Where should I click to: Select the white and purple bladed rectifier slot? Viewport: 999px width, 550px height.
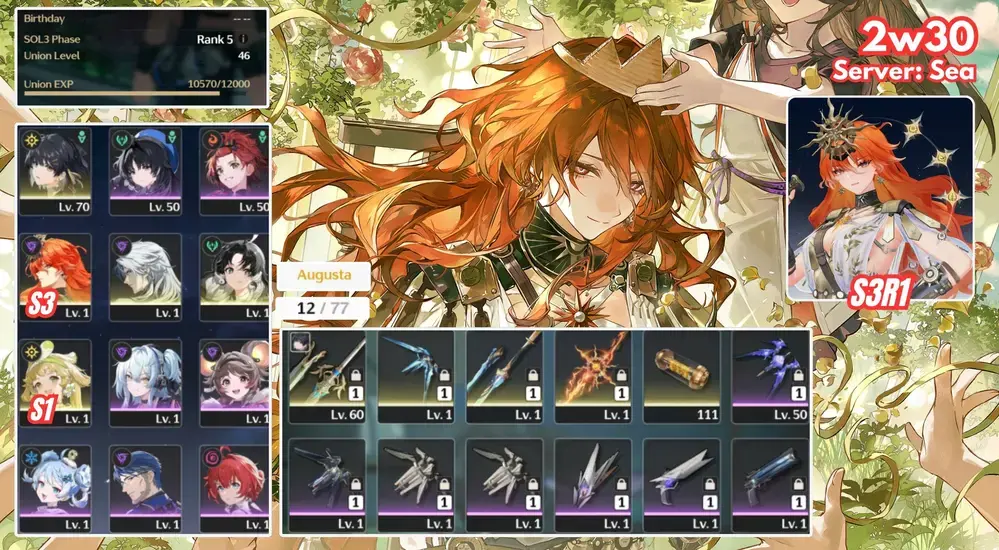[x=593, y=482]
